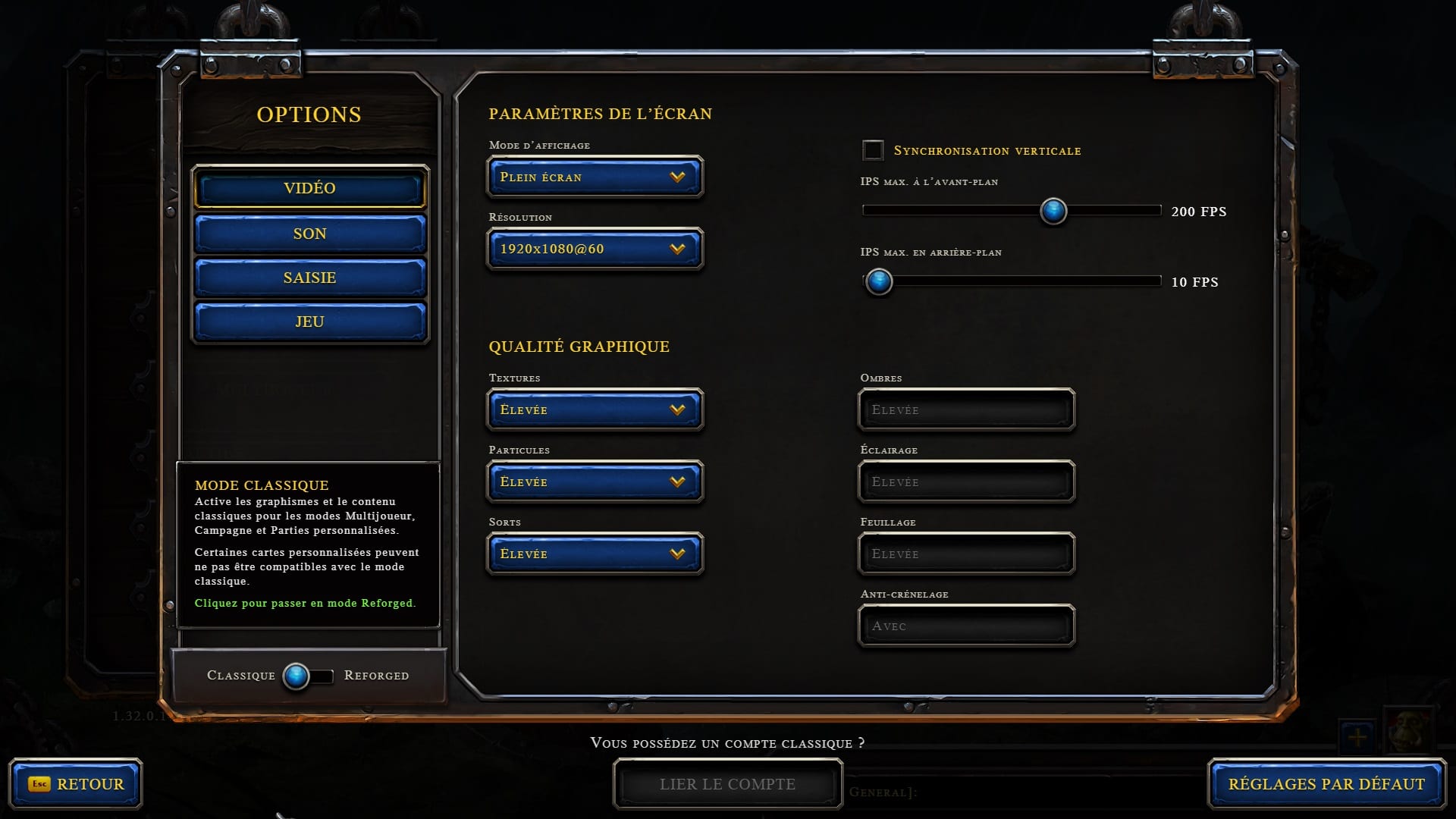Change the Particules quality dropdown

click(x=595, y=482)
